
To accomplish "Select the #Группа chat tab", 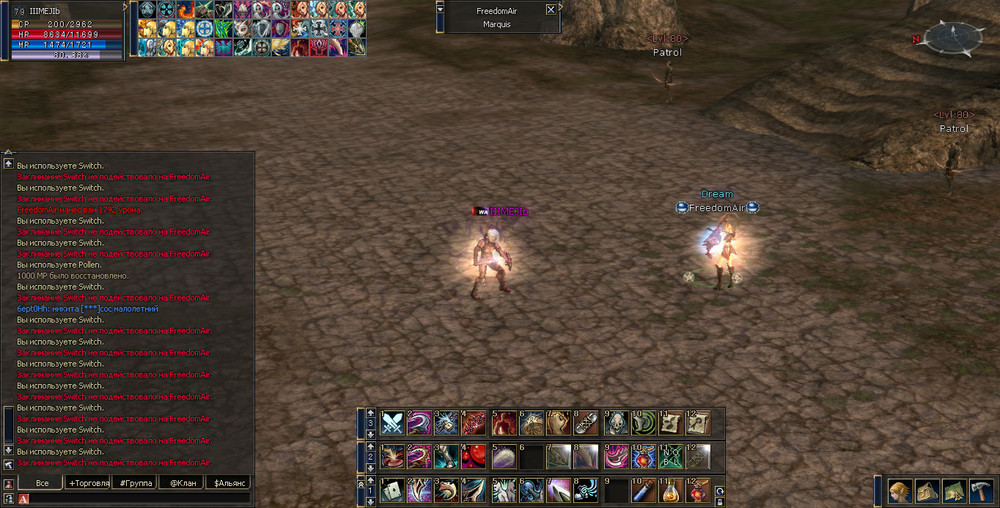I will pyautogui.click(x=134, y=483).
